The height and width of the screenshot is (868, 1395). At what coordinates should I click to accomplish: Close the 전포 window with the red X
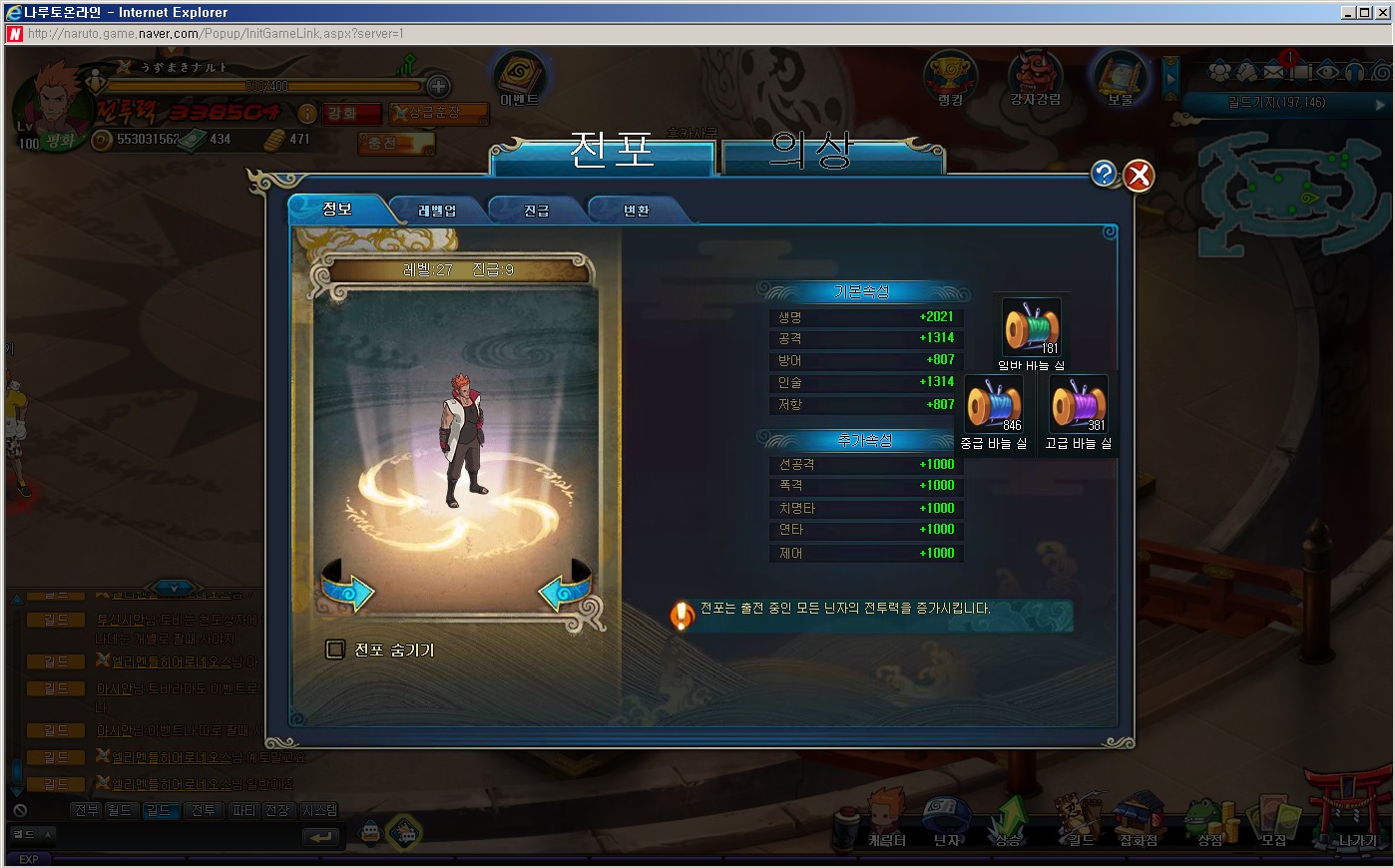pyautogui.click(x=1139, y=176)
